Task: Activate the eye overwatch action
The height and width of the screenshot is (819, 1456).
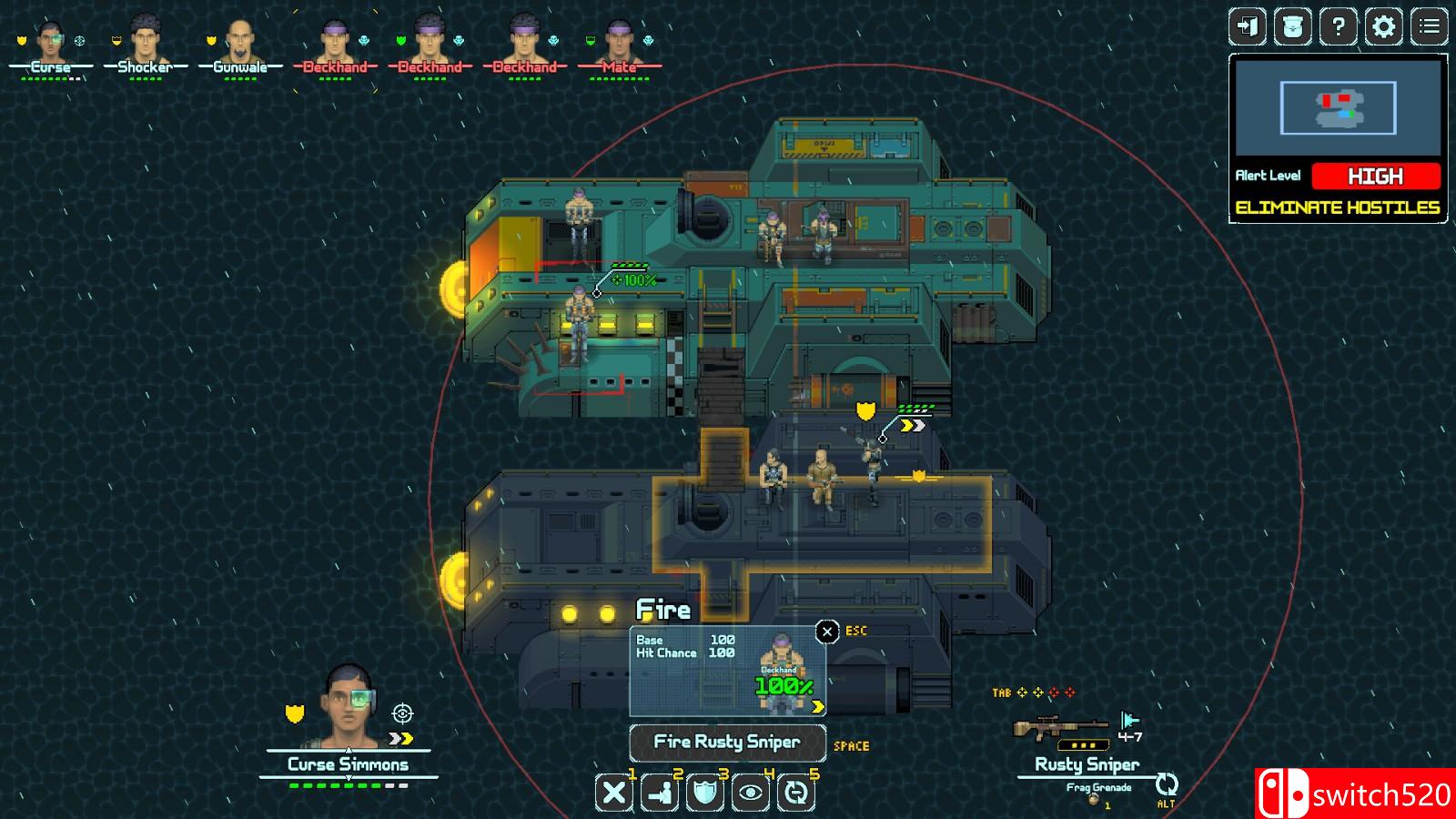Action: click(x=751, y=793)
